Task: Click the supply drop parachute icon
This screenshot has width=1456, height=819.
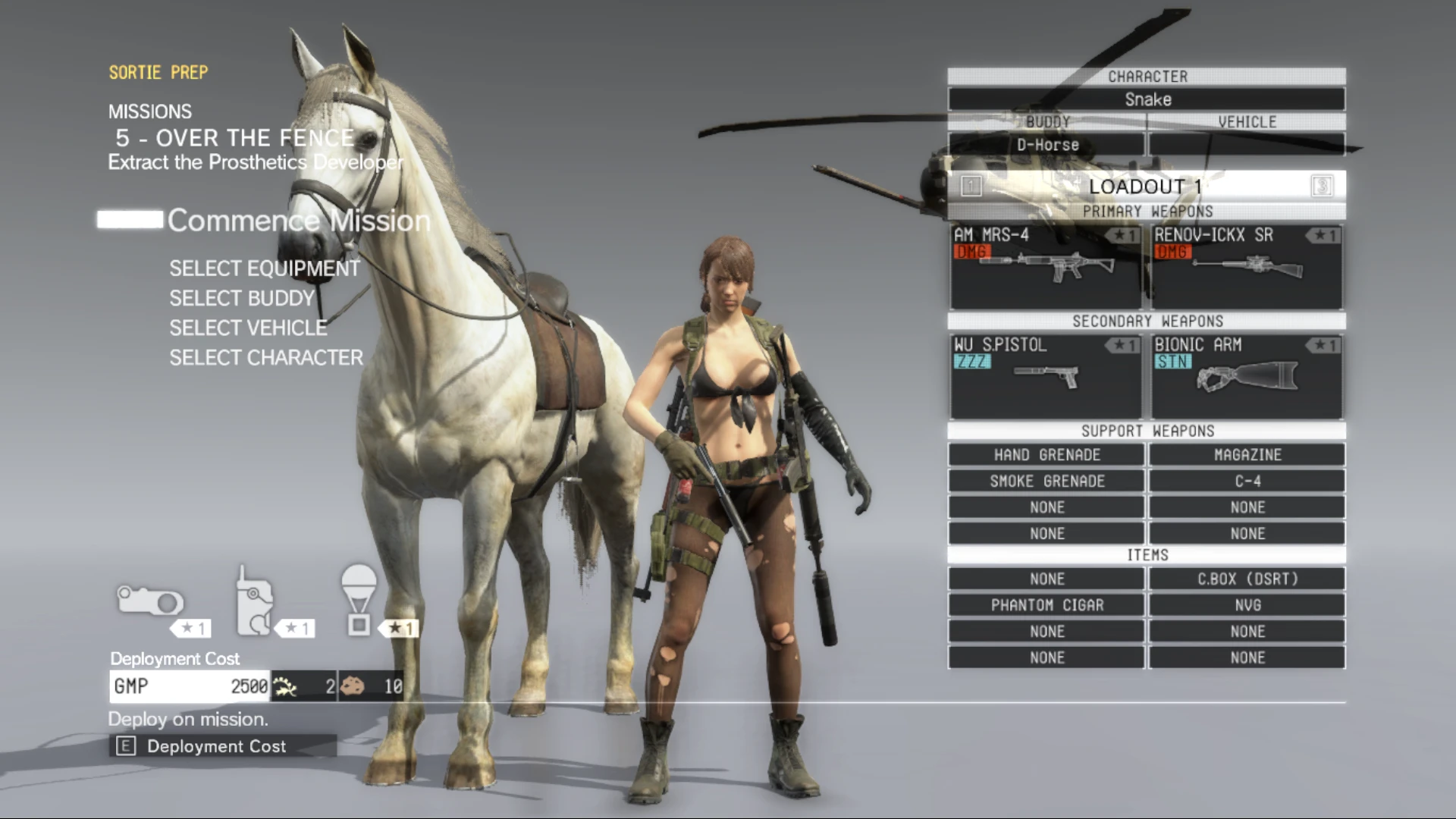Action: coord(359,598)
